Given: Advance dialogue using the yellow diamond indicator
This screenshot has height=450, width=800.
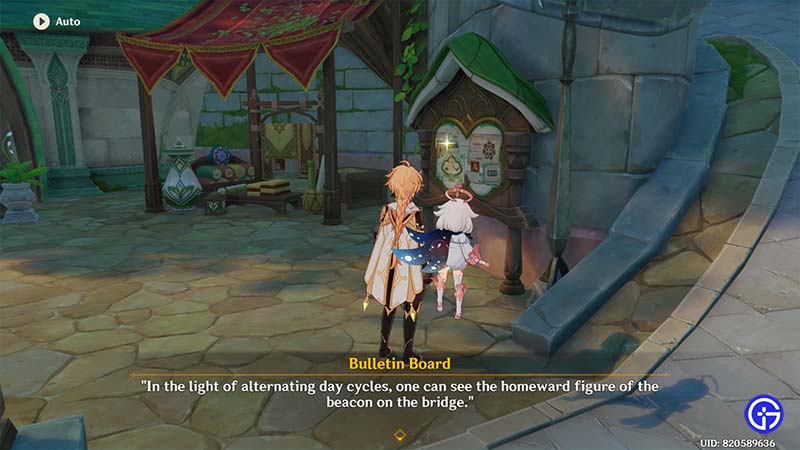Looking at the screenshot, I should [x=400, y=434].
